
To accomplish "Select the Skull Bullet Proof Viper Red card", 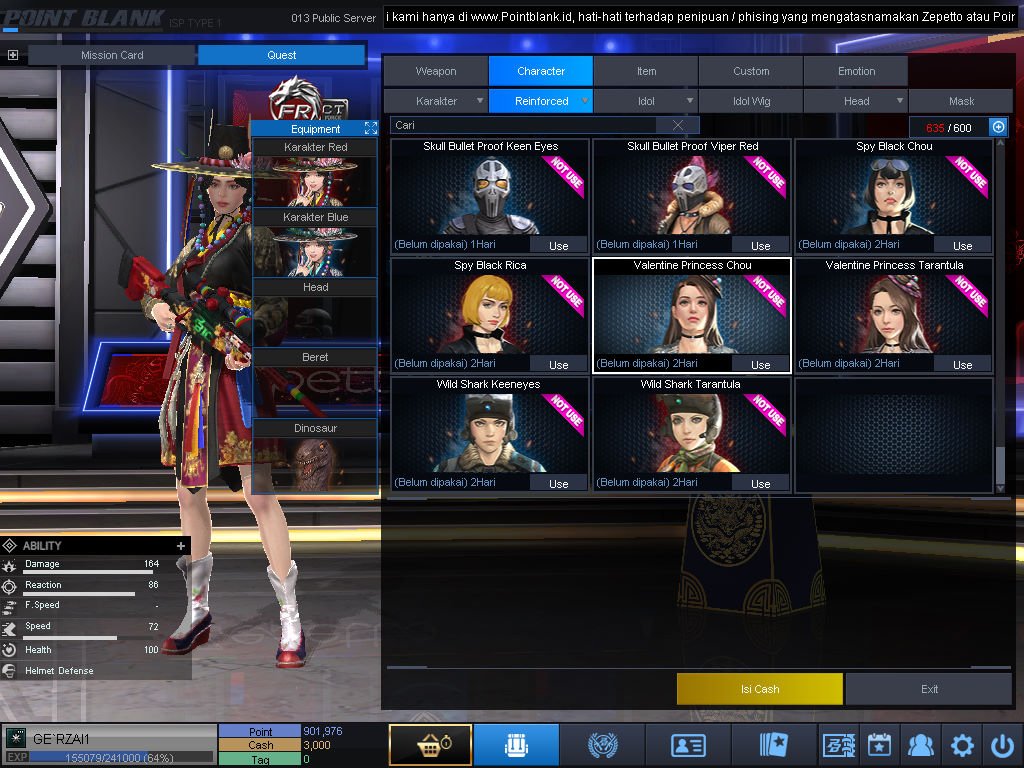I will coord(692,197).
